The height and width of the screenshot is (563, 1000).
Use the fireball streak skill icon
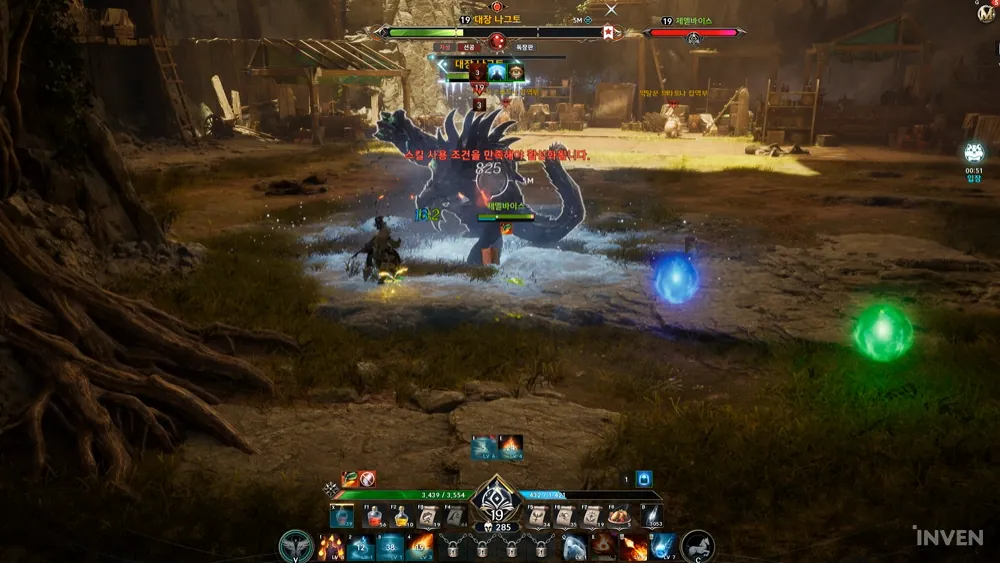(x=634, y=547)
